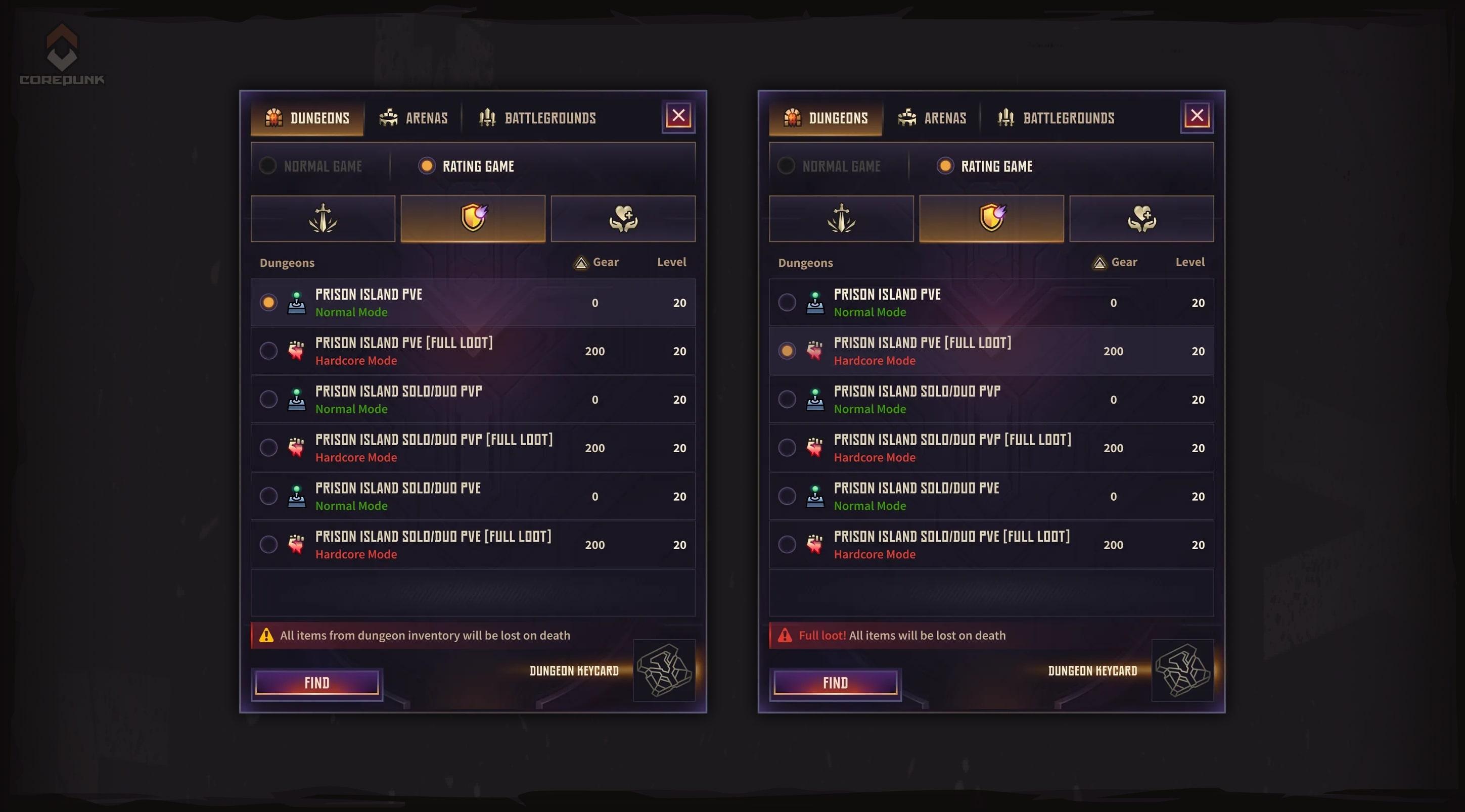Click the hardcore skull icon on Prison Island PVE Full Loot
Screen dimensions: 1465x812
pos(296,350)
